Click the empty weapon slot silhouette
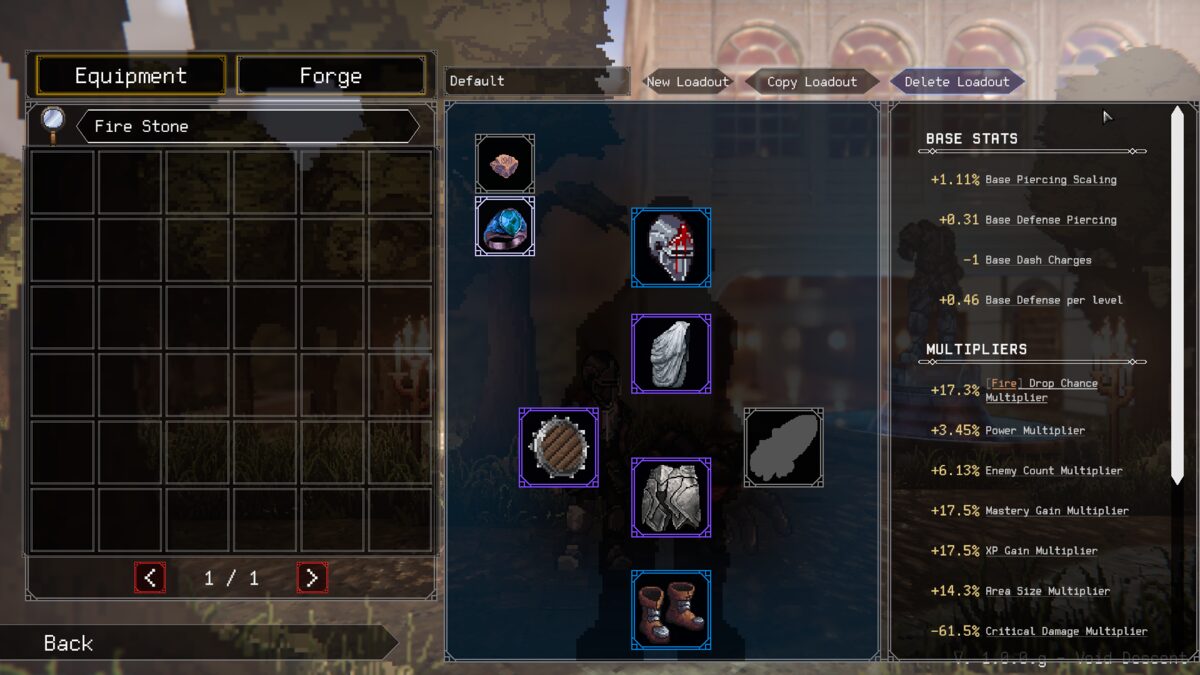The height and width of the screenshot is (675, 1200). 784,447
